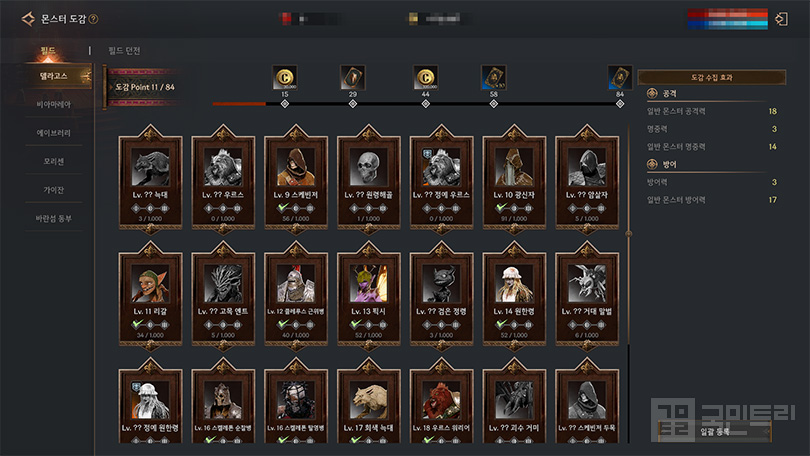Choose the Lv. 11 리갈 monster card
Viewport: 810px width, 456px height.
pos(151,294)
